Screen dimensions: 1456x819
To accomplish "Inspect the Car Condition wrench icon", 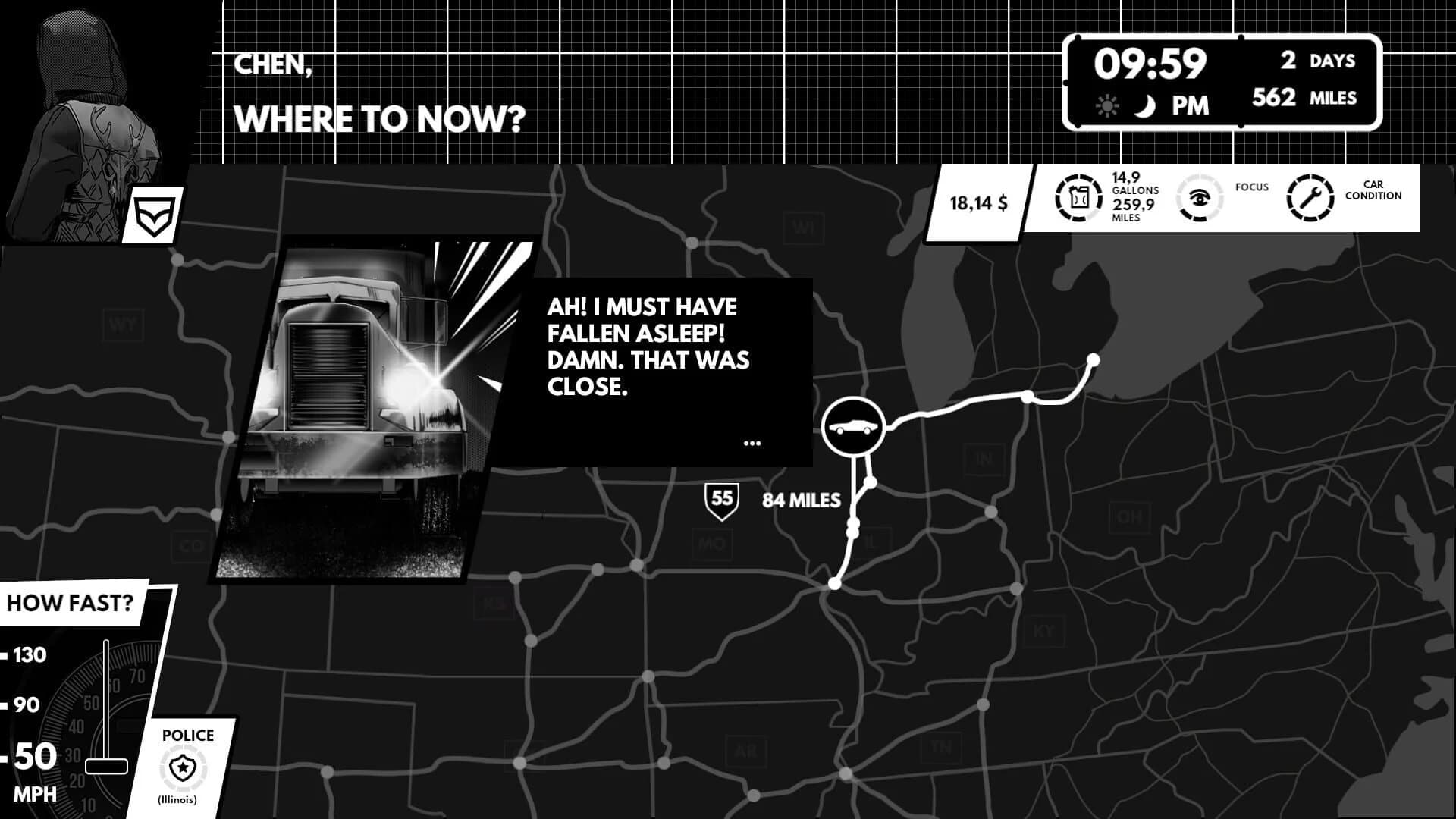I will coord(1310,197).
